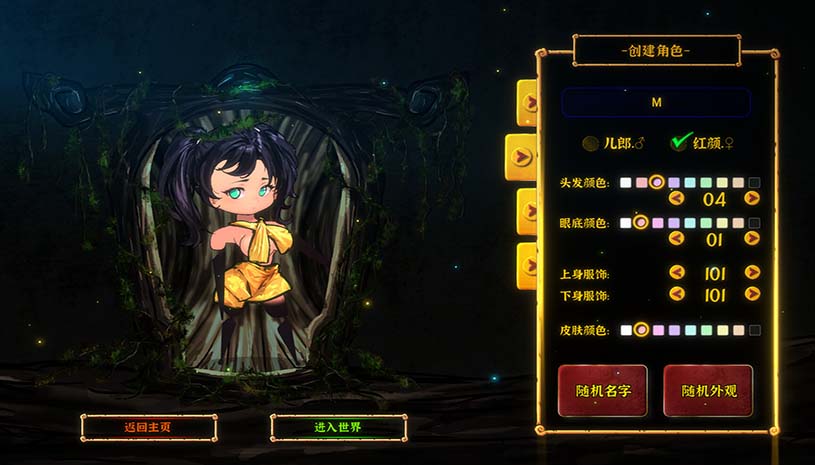Choose the black skin color swatch
Image resolution: width=815 pixels, height=465 pixels.
754,330
